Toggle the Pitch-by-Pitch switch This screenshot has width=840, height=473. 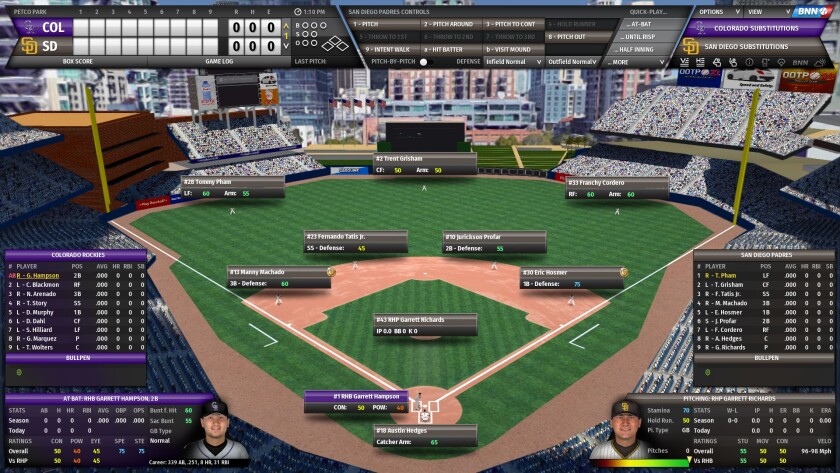coord(423,62)
